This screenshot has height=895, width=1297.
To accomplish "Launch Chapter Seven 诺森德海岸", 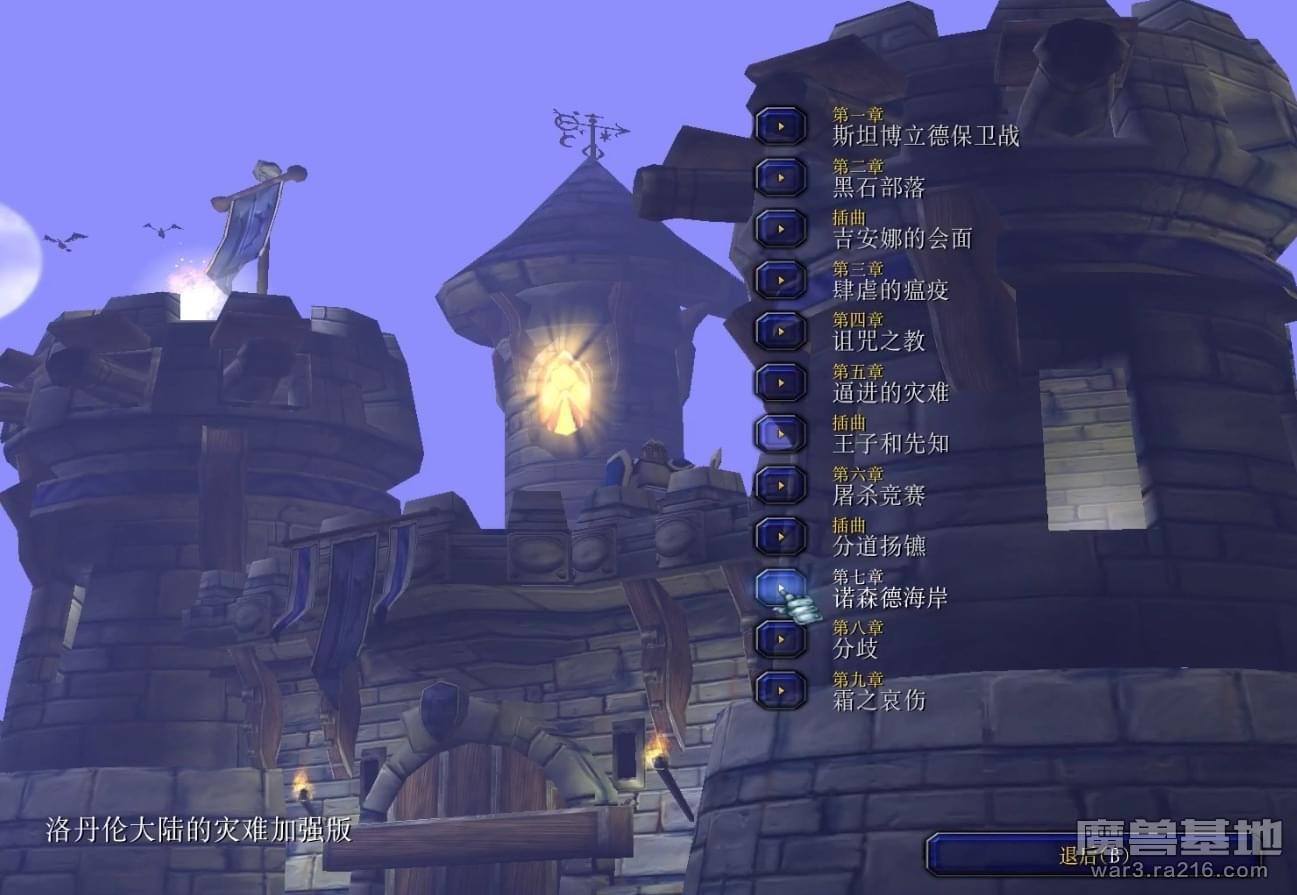I will click(780, 587).
